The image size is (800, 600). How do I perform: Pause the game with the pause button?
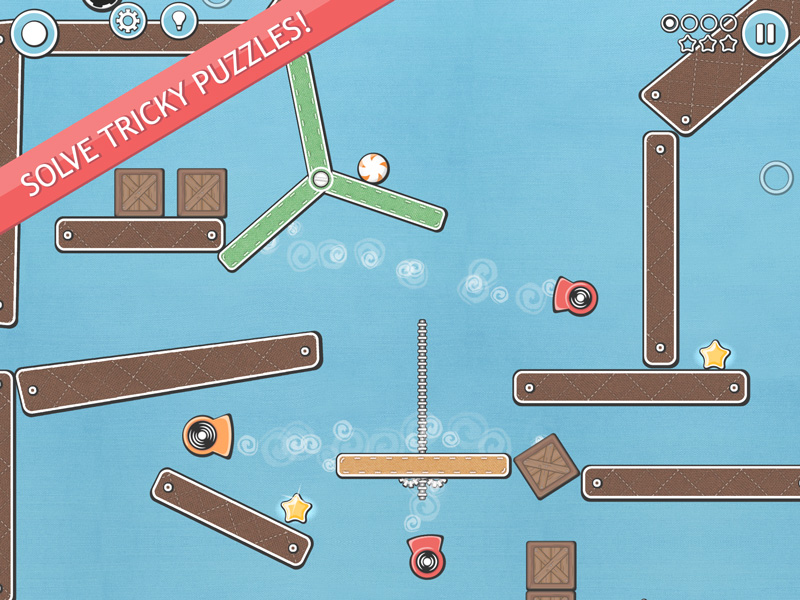point(765,35)
